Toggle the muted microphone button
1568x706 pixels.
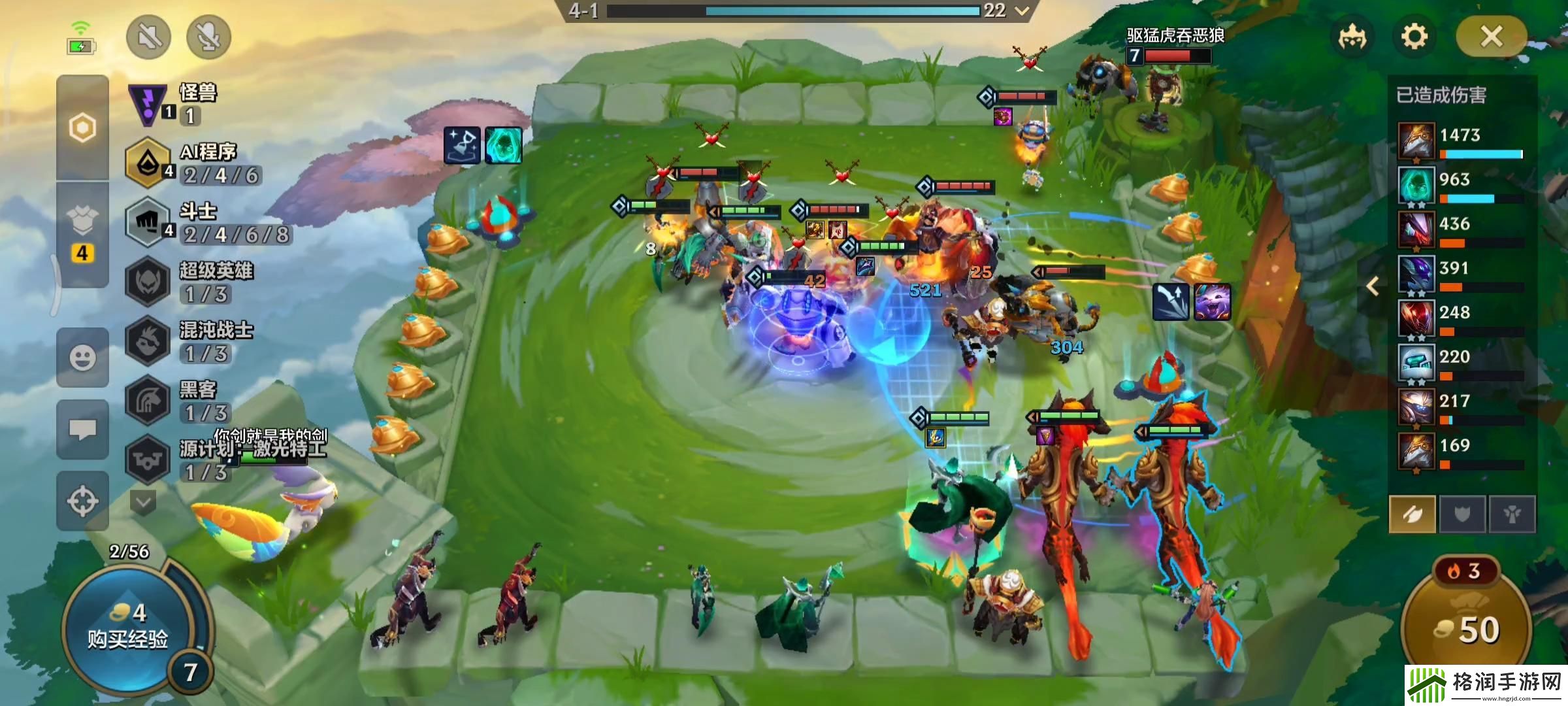pos(209,37)
